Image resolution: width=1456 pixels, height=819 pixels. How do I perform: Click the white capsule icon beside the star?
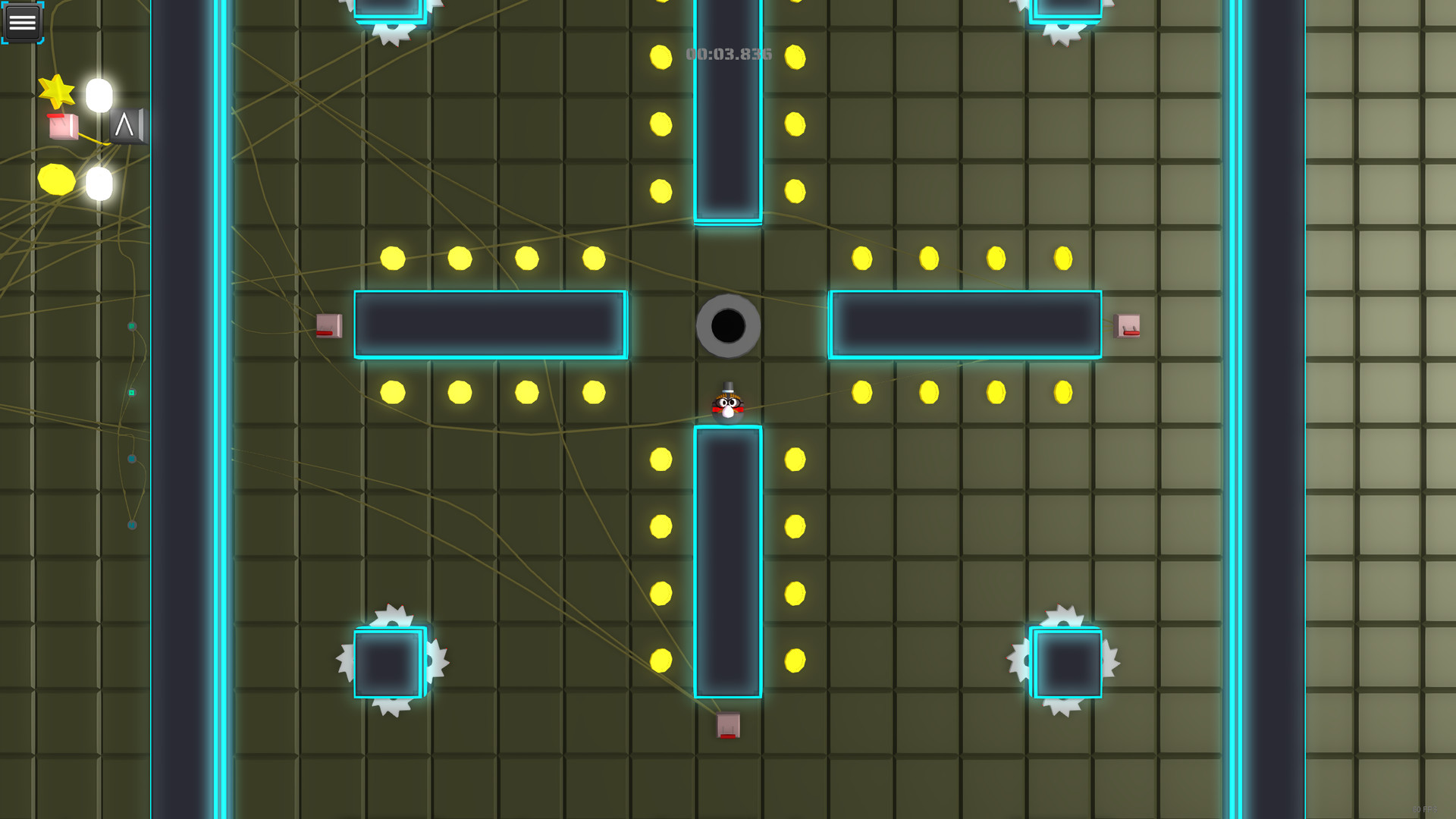97,96
